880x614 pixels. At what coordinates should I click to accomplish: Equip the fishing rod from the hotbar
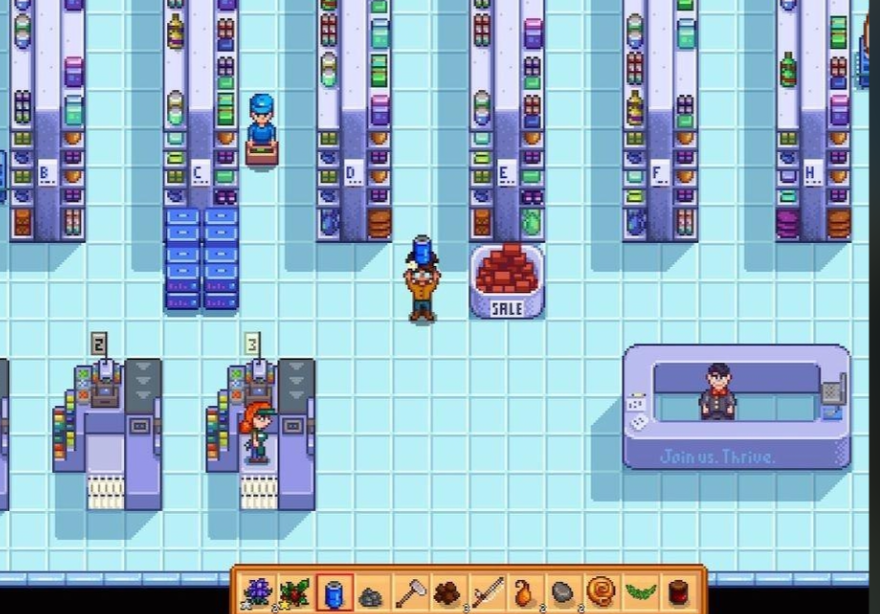pyautogui.click(x=487, y=592)
